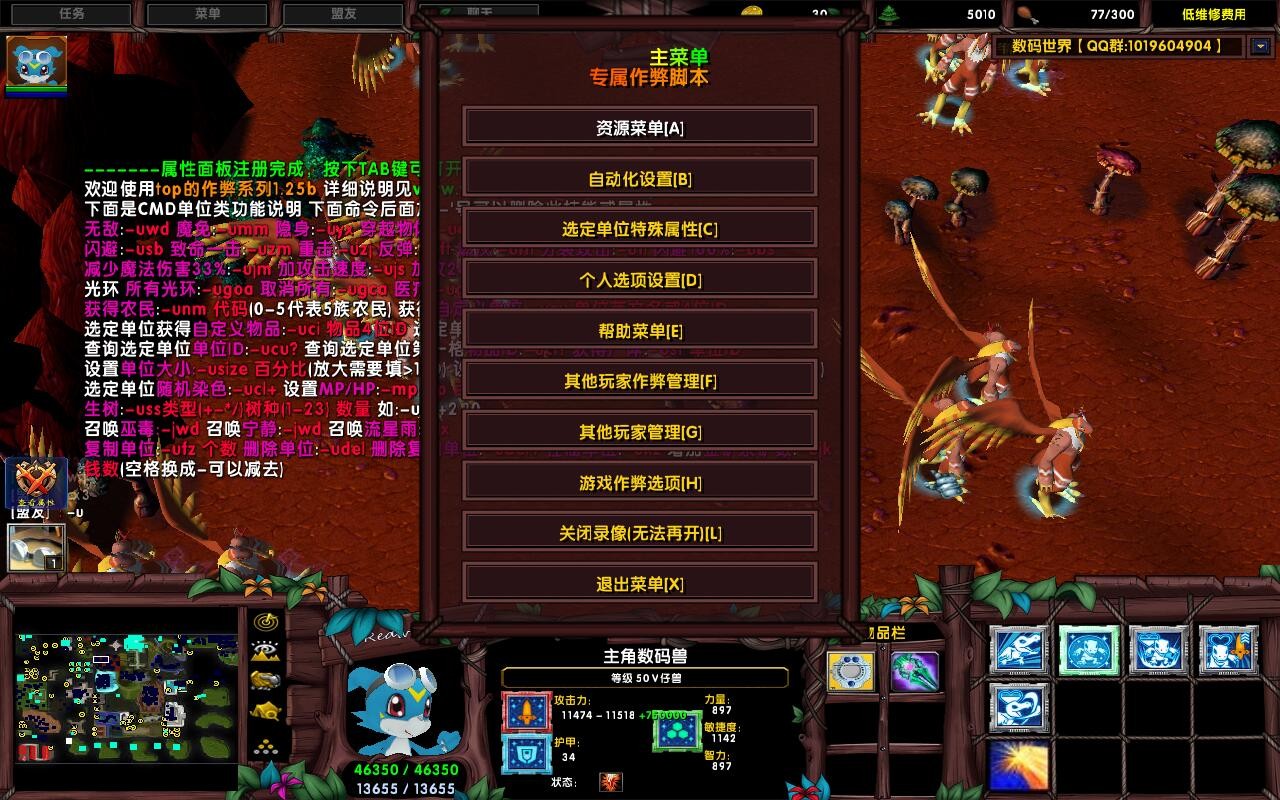Click 退出菜单[X] to exit the menu
Viewport: 1280px width, 800px height.
click(x=638, y=582)
